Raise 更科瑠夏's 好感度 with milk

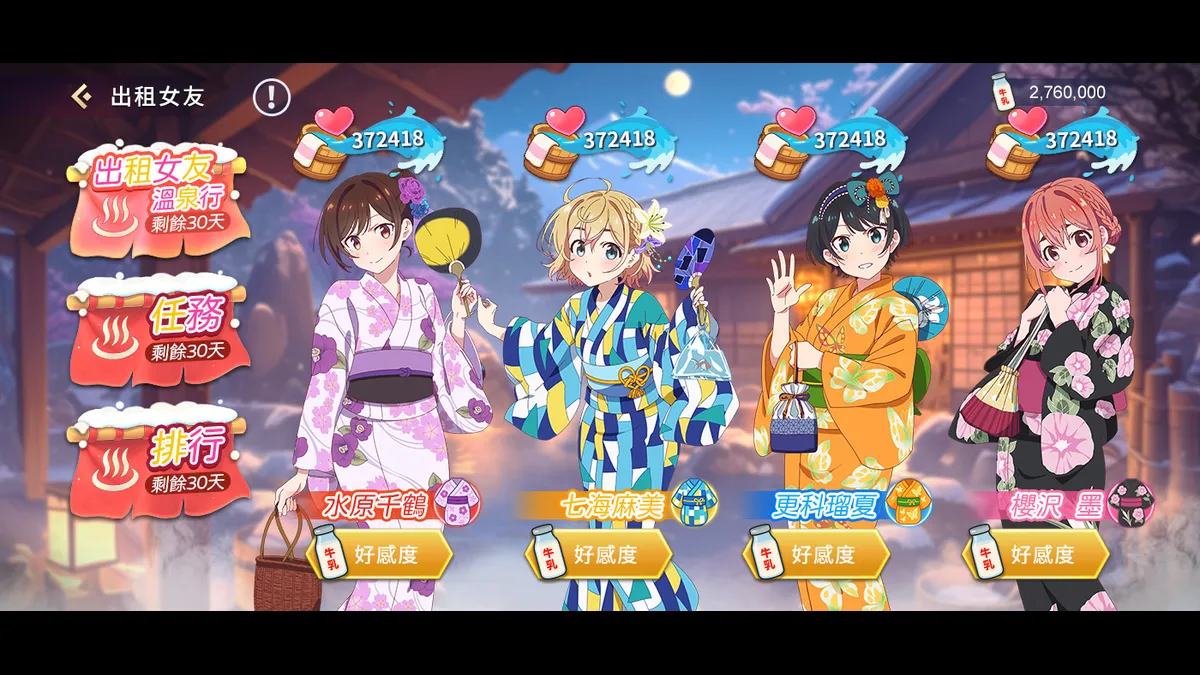coord(817,555)
